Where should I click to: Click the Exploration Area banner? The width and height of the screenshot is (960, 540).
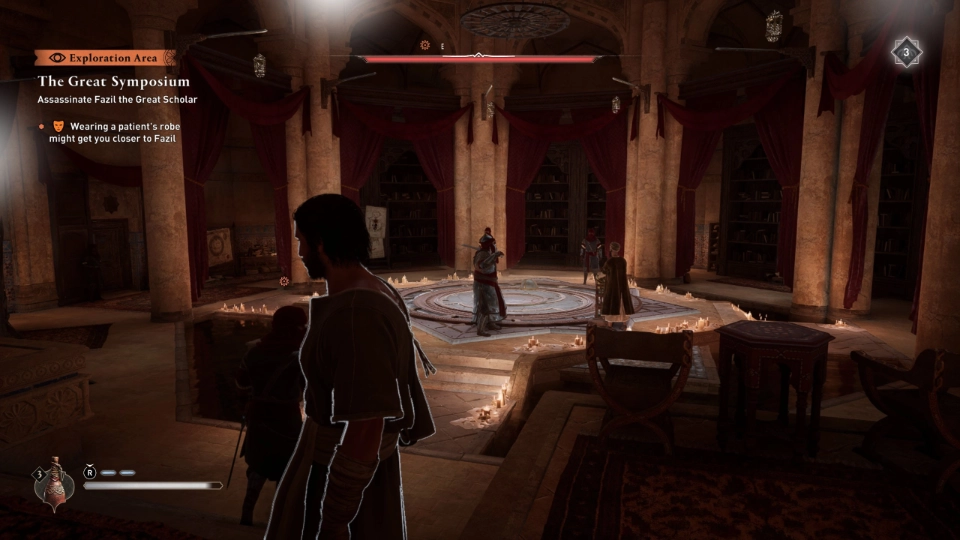(x=105, y=58)
